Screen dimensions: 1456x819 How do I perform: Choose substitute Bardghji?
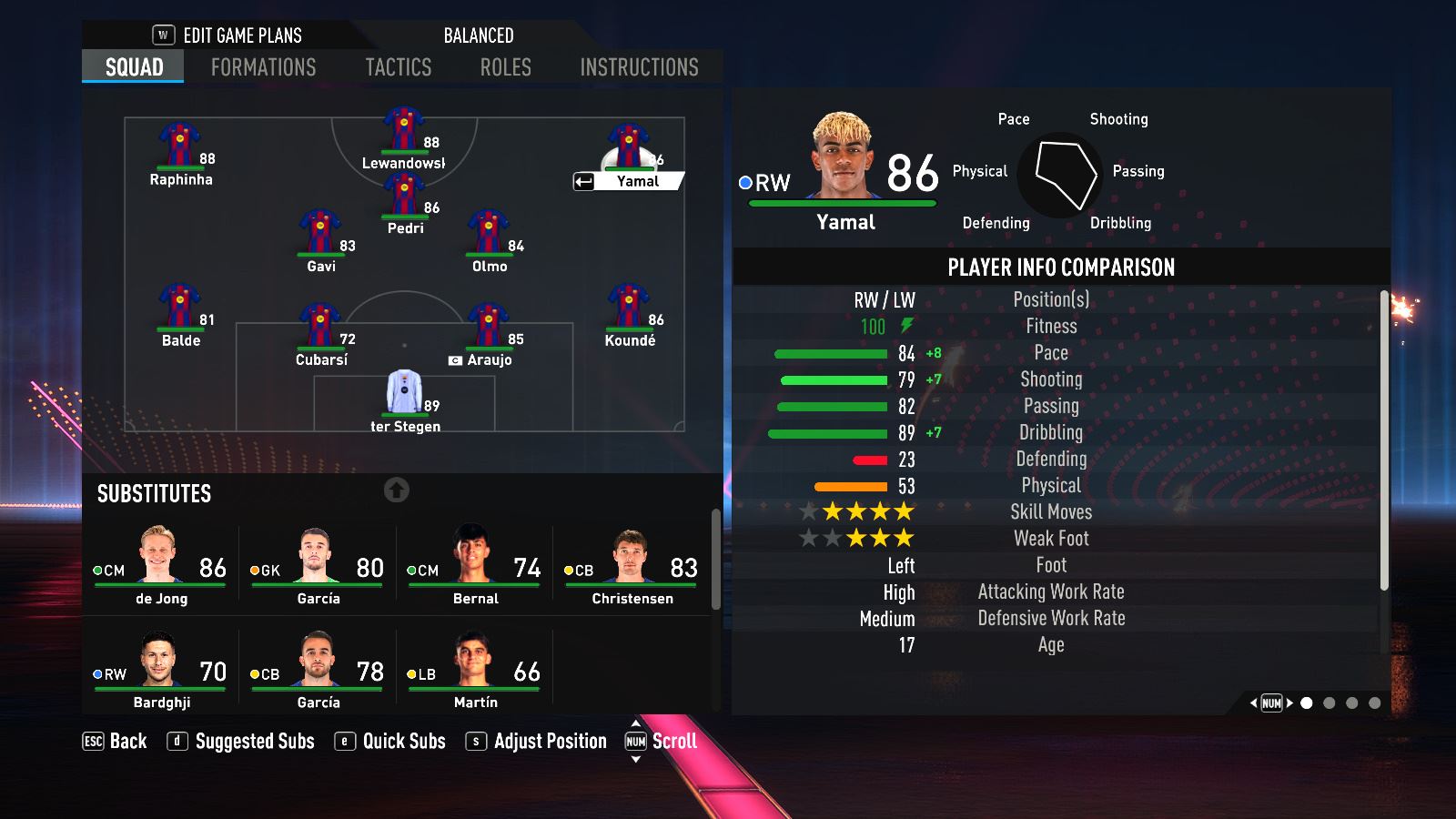pyautogui.click(x=161, y=671)
